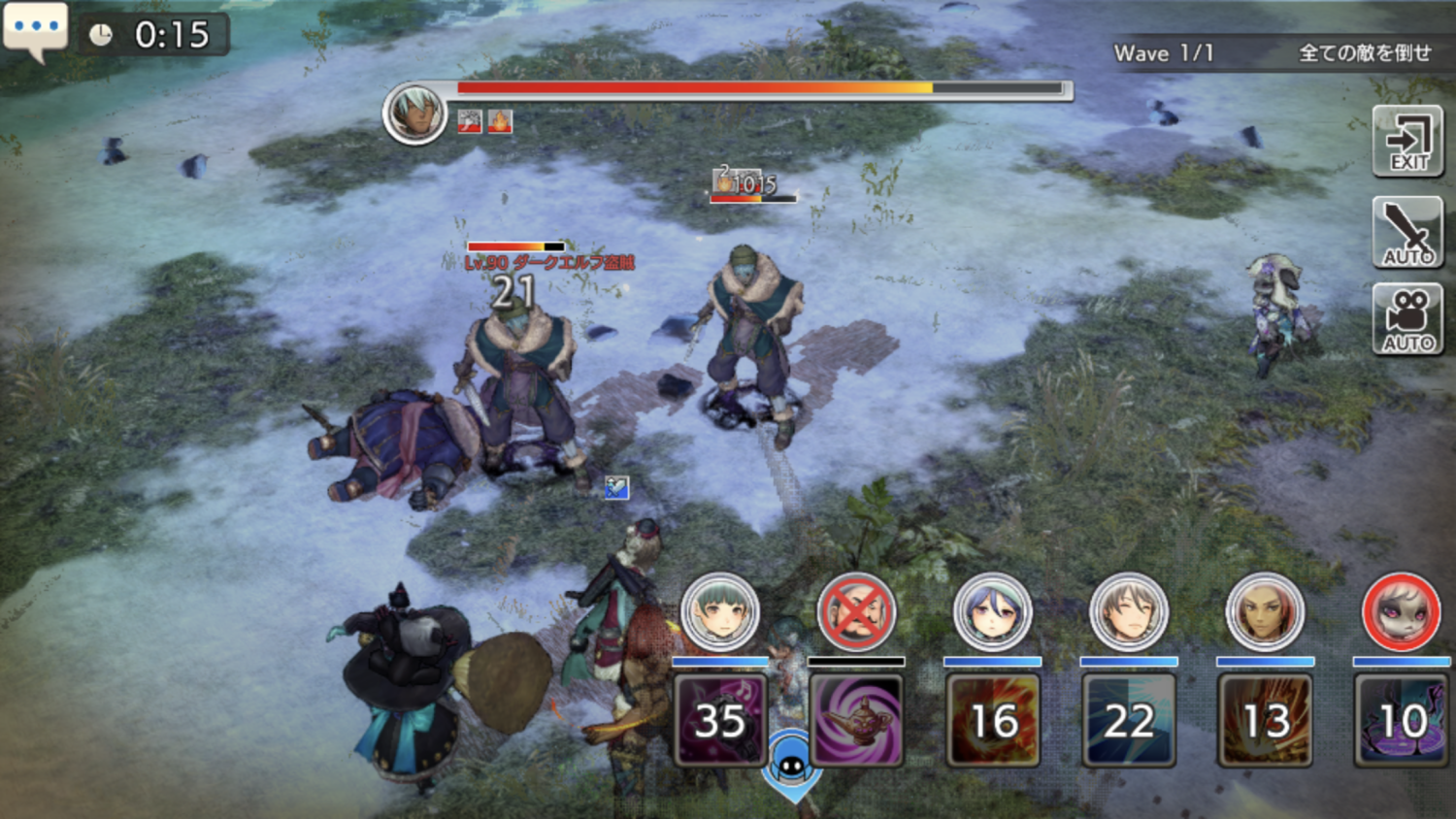Select the green-haired party member portrait
This screenshot has width=1456, height=819.
[x=719, y=612]
